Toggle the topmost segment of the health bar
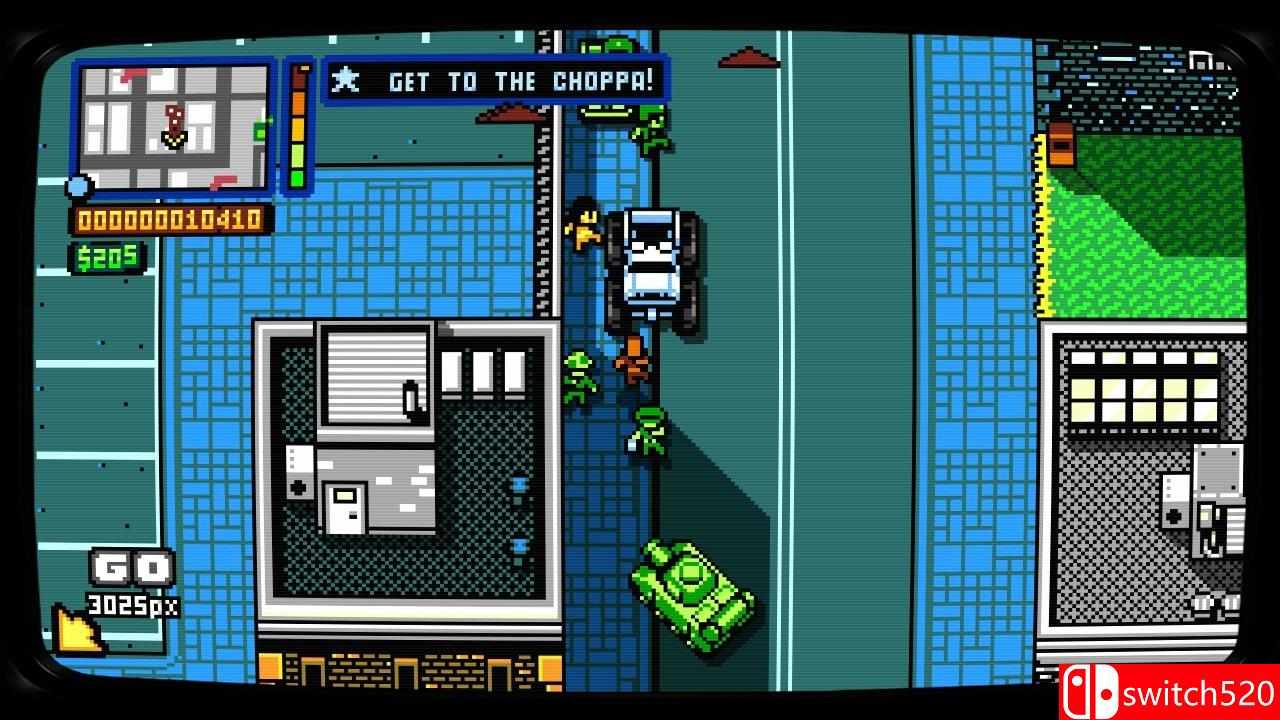 297,77
